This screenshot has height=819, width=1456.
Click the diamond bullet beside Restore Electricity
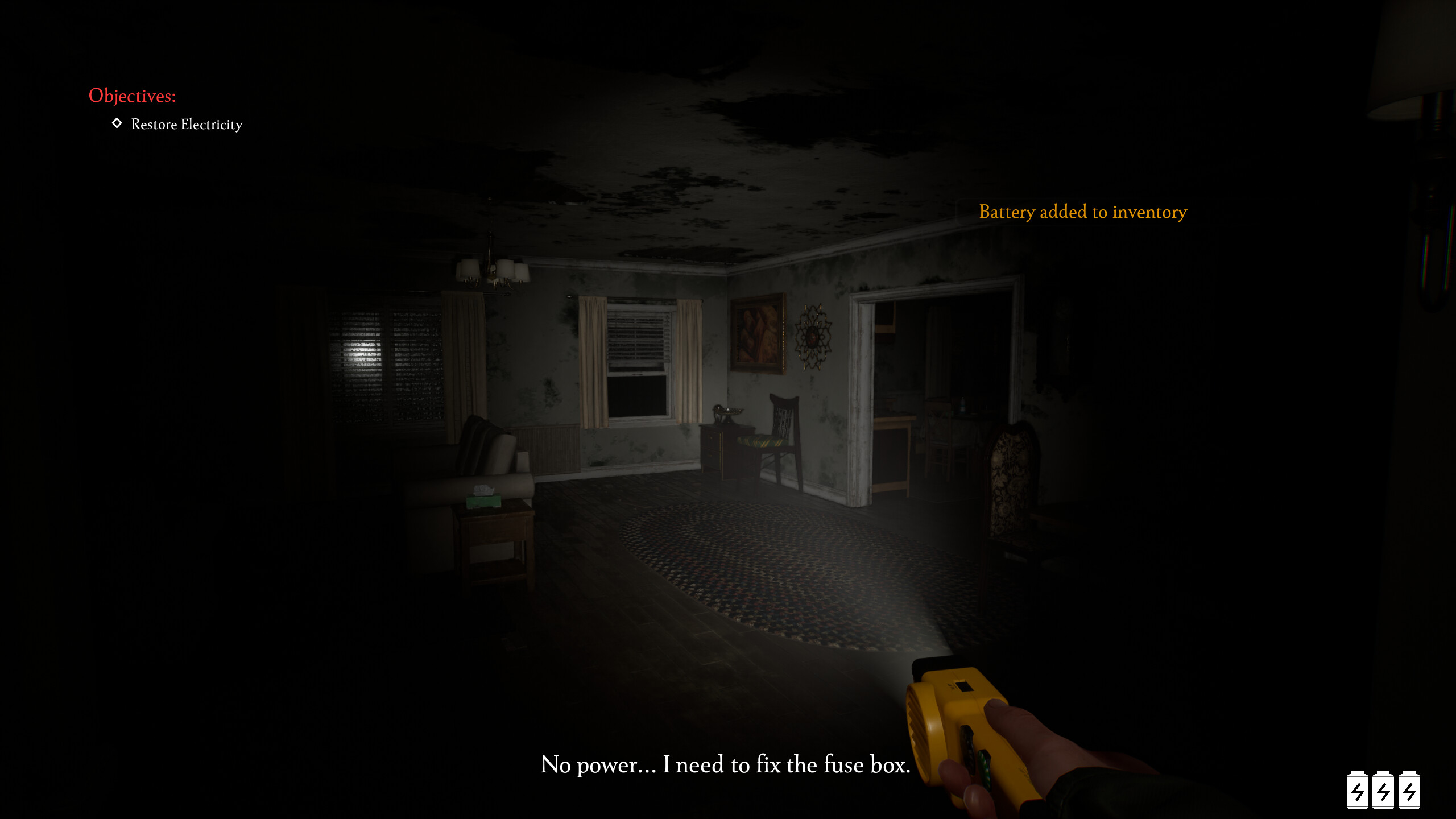coord(118,124)
